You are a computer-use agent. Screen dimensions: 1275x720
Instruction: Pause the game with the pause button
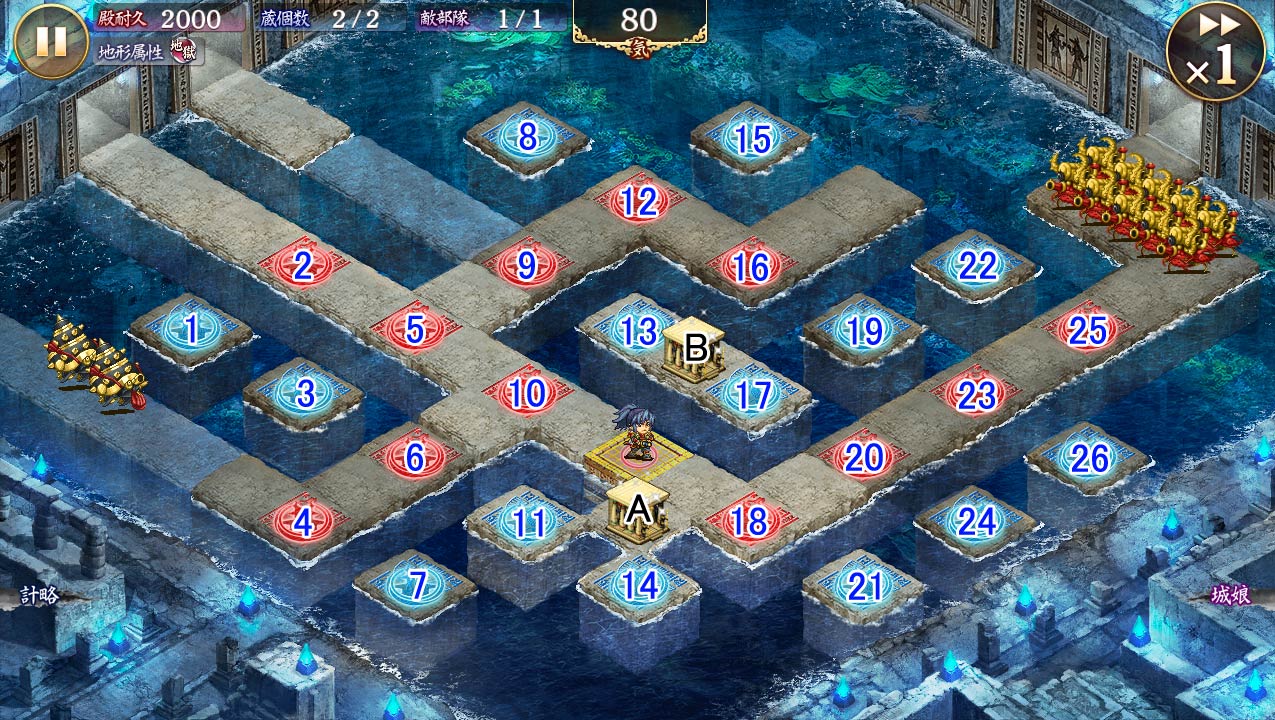point(51,41)
